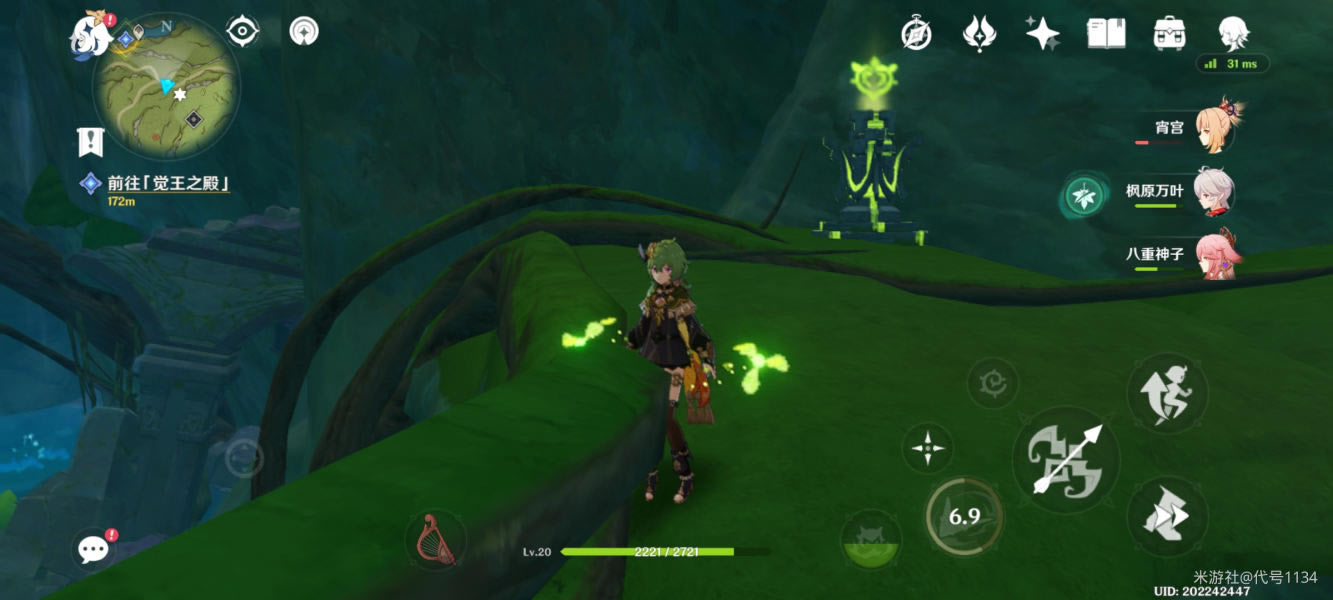Switch to party member 宵宫
1333x600 pixels.
pyautogui.click(x=1214, y=128)
